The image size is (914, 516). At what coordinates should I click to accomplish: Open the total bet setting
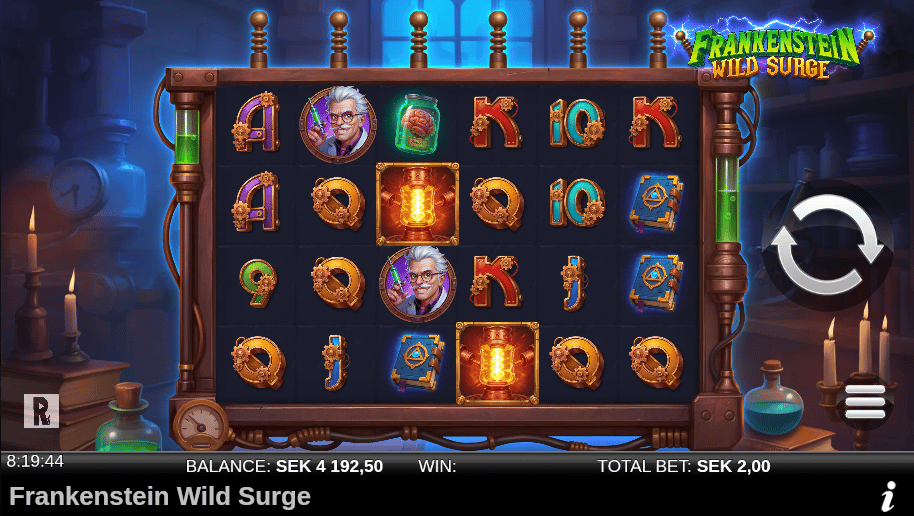(684, 466)
